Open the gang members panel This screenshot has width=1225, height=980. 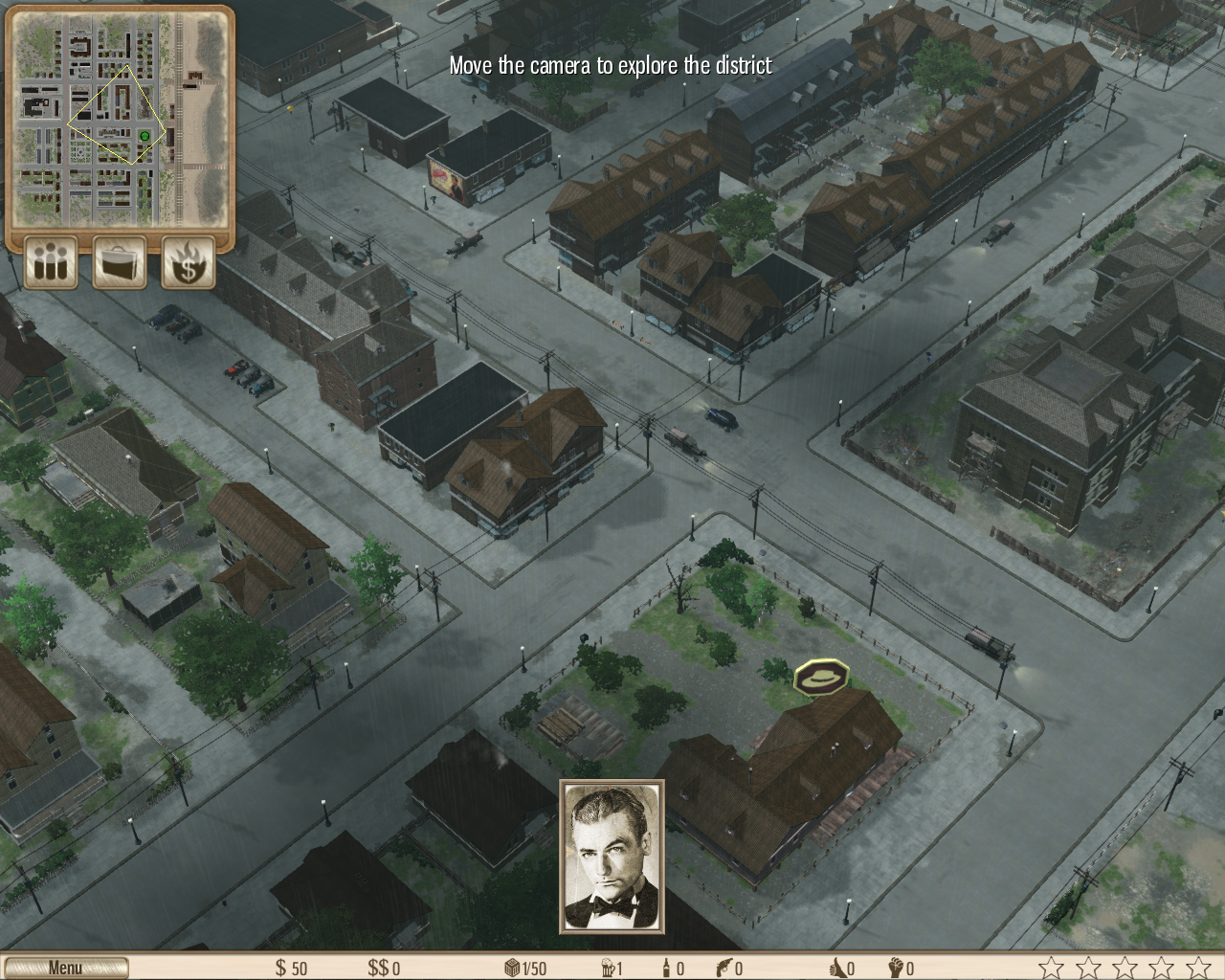(x=51, y=261)
